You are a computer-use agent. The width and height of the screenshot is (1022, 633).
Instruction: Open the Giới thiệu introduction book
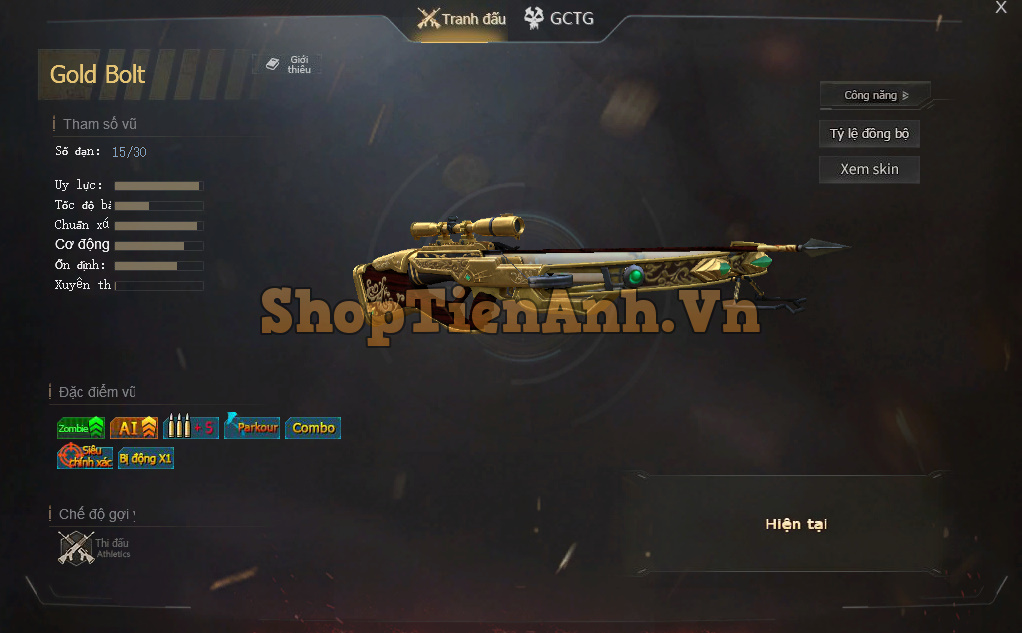(288, 65)
